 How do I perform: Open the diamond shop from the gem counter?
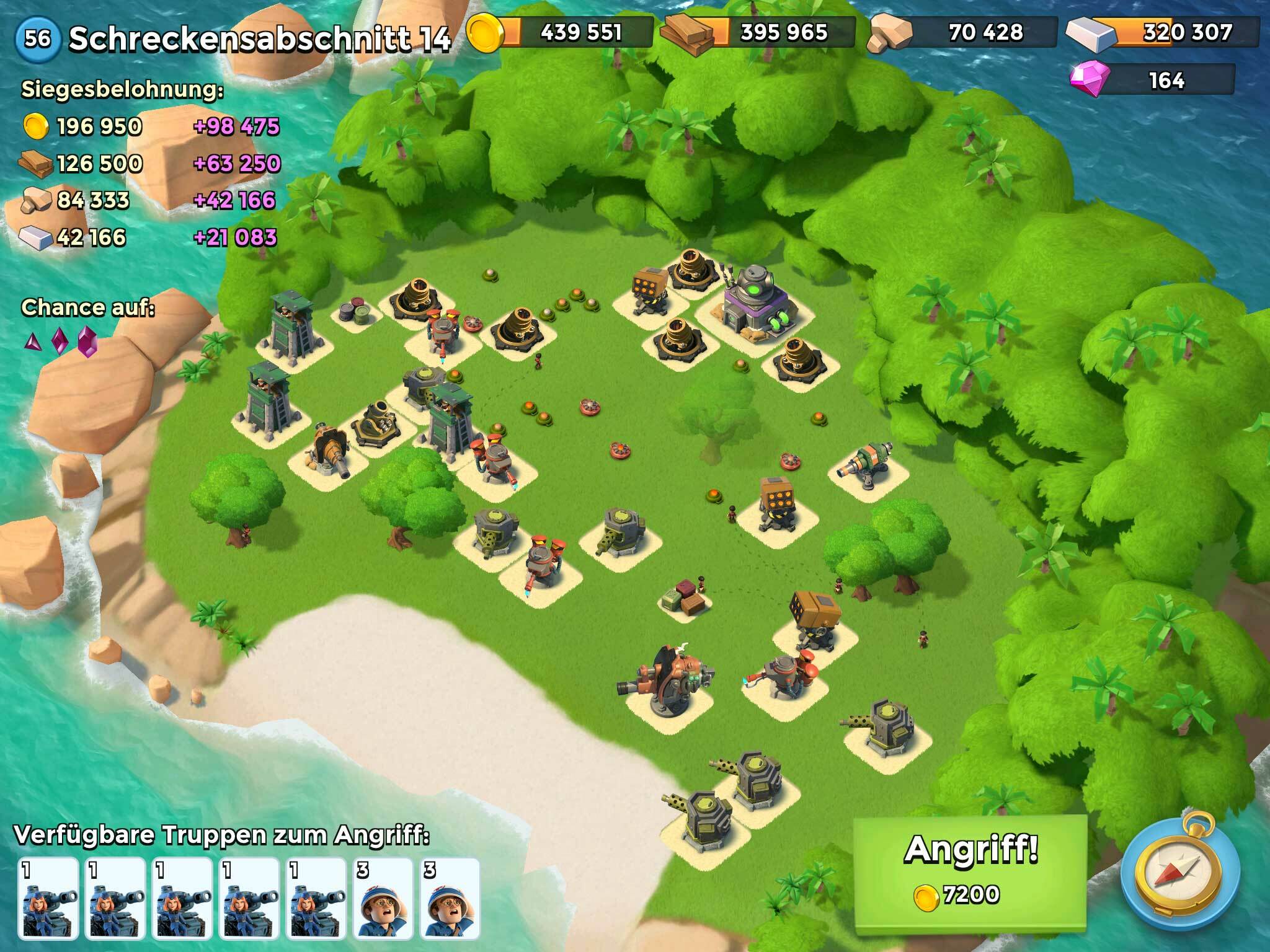click(x=1152, y=81)
